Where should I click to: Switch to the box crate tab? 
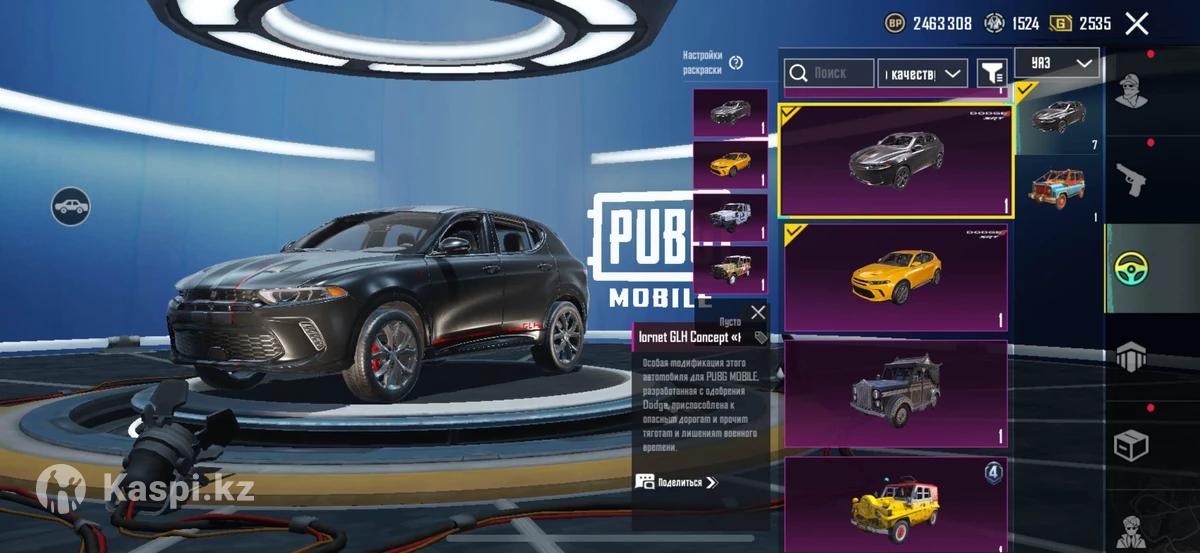pos(1131,445)
